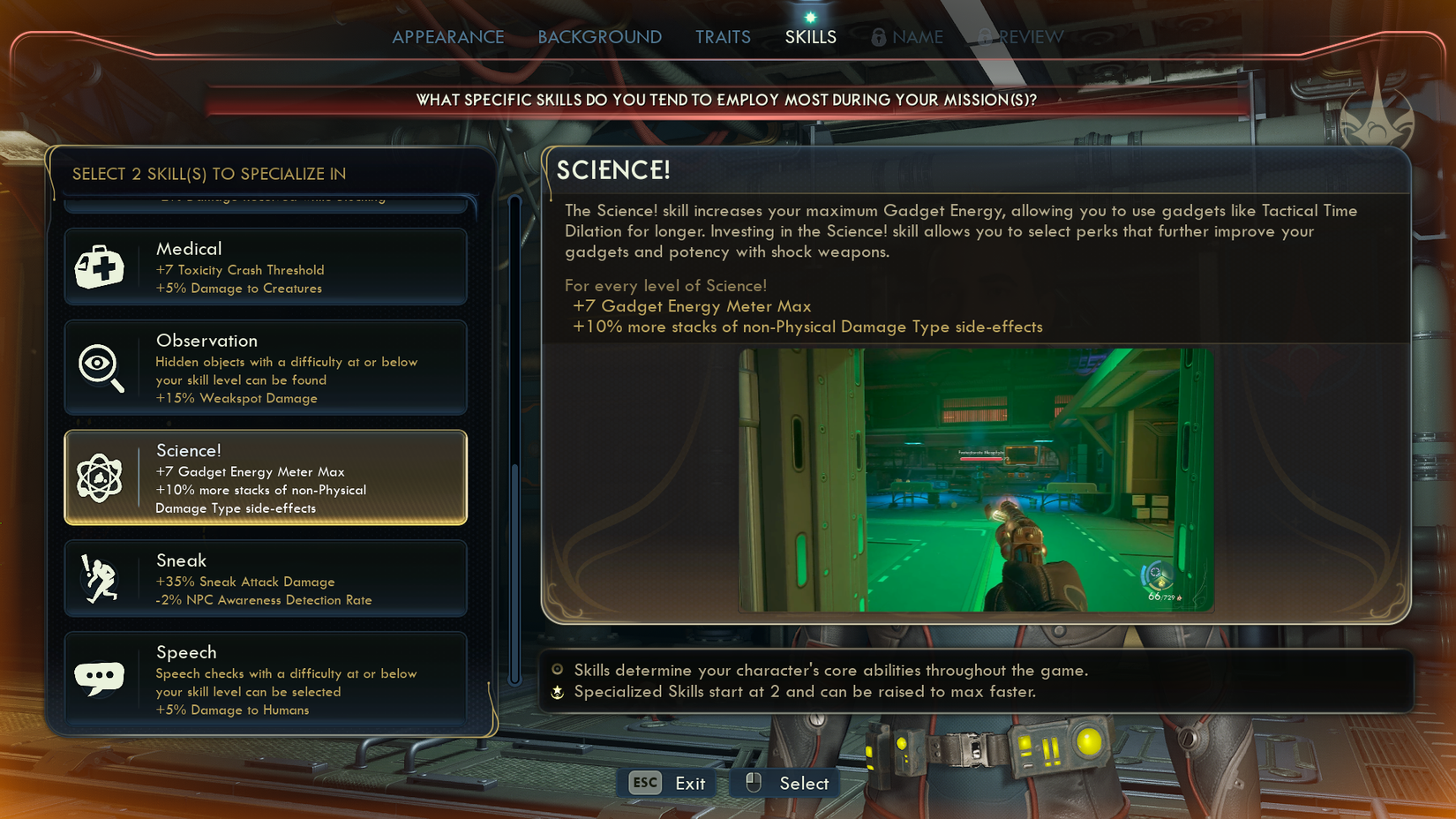Click the ESC key icon
Image resolution: width=1456 pixels, height=819 pixels.
coord(643,782)
